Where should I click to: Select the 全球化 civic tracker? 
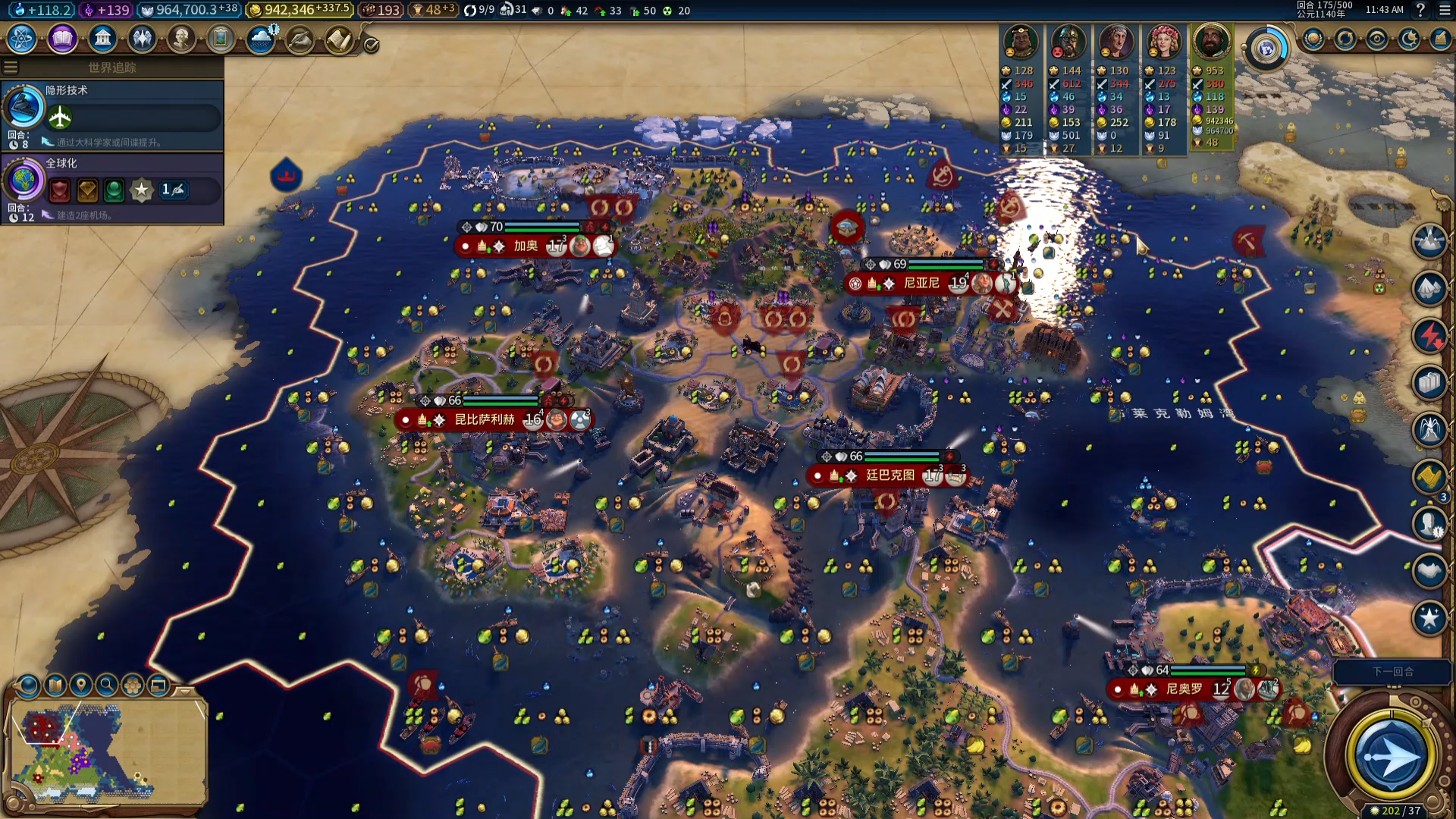(112, 187)
